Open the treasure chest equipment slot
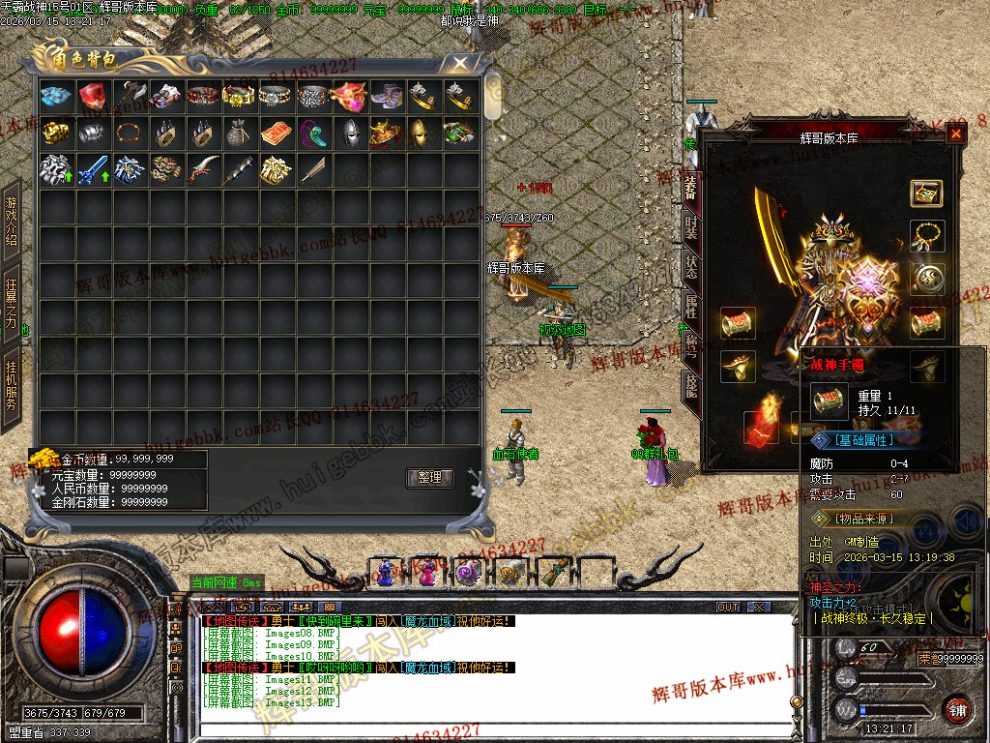The image size is (990, 743). 928,193
